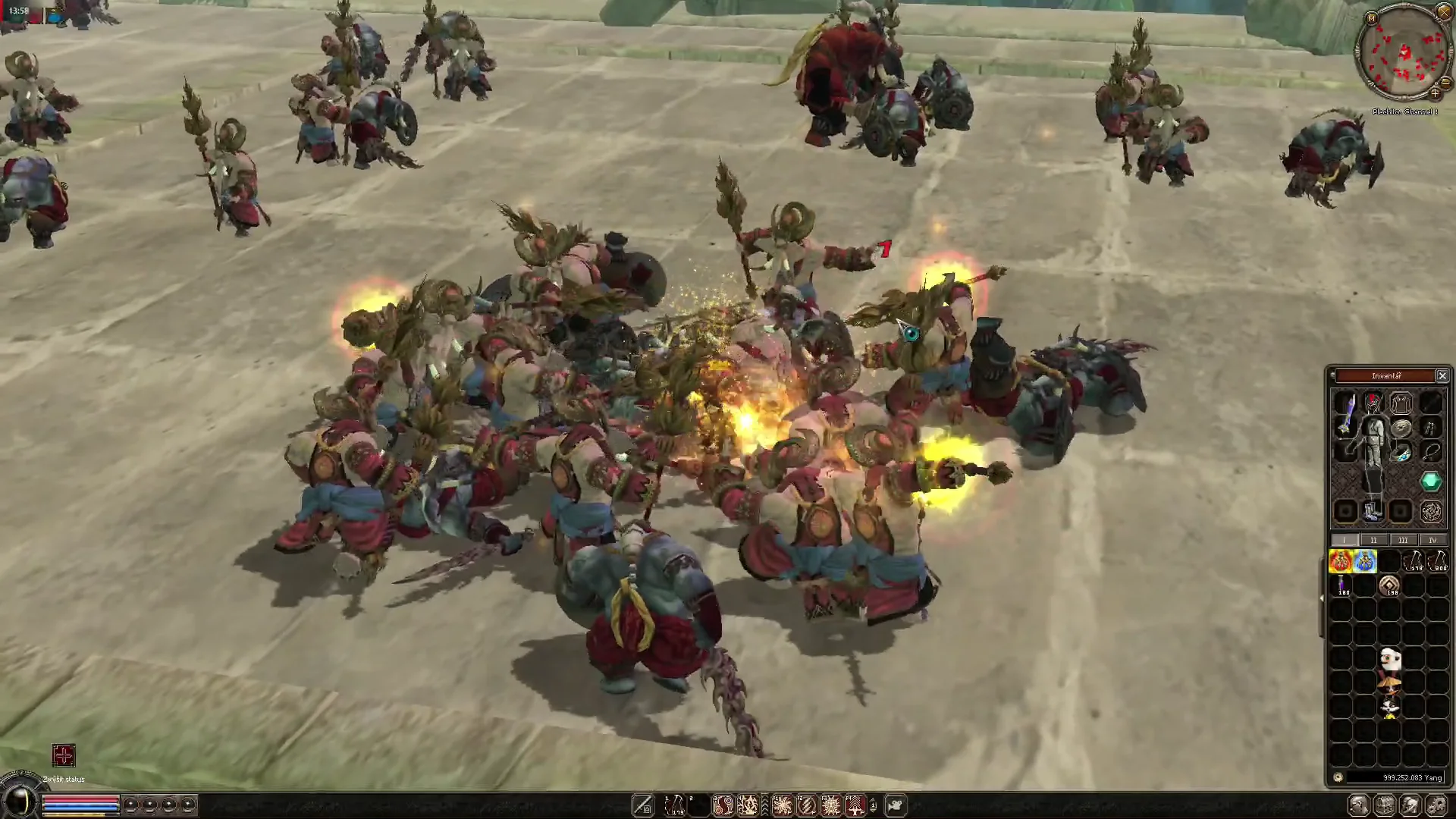Switch to inventory page II
Screen dimensions: 1456x819
(x=1373, y=540)
